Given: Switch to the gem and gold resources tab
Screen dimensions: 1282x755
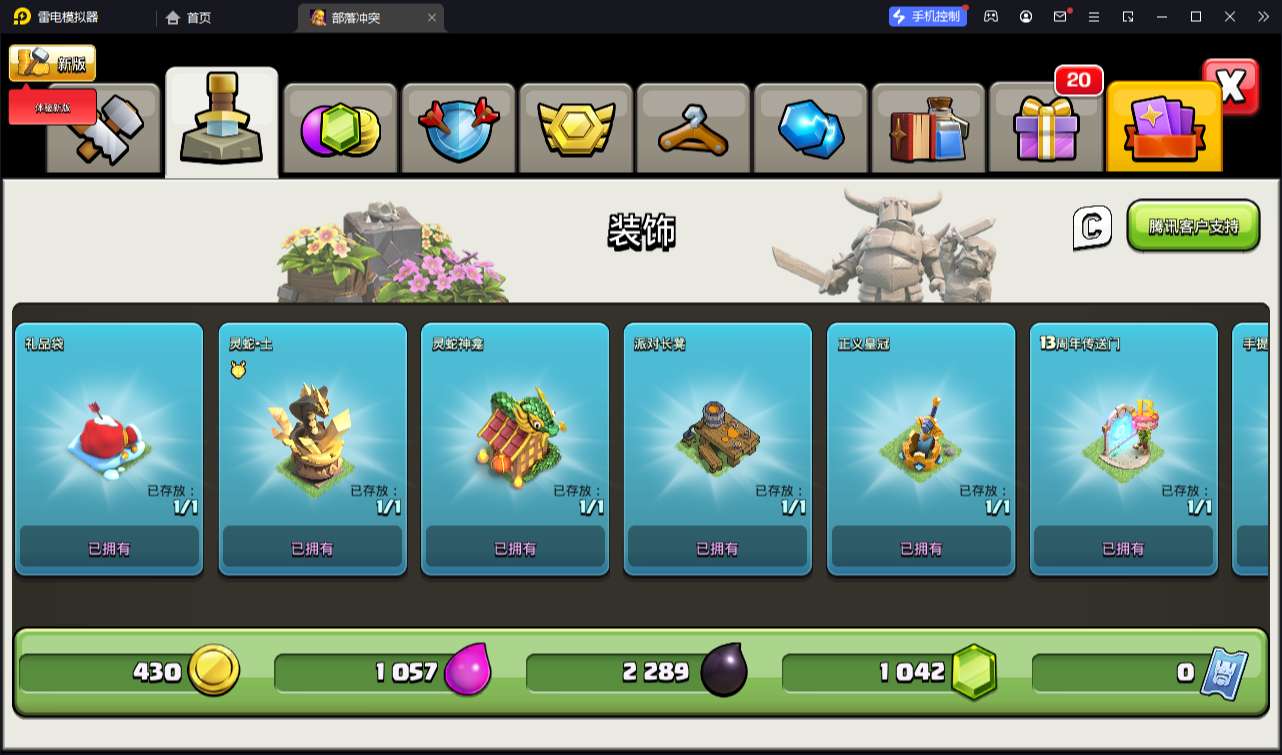Looking at the screenshot, I should click(340, 130).
